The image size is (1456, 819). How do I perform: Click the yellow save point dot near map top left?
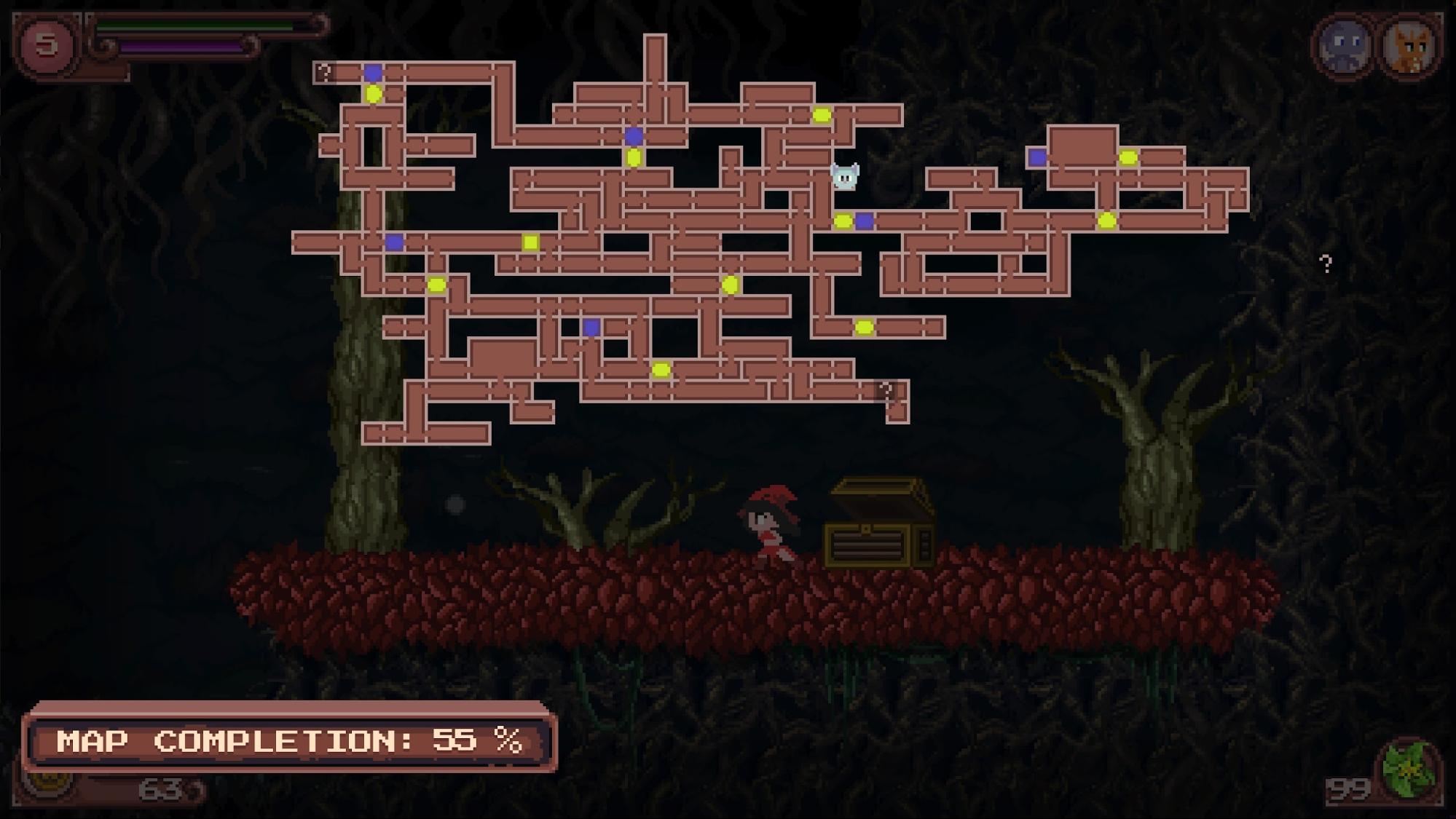[x=374, y=93]
